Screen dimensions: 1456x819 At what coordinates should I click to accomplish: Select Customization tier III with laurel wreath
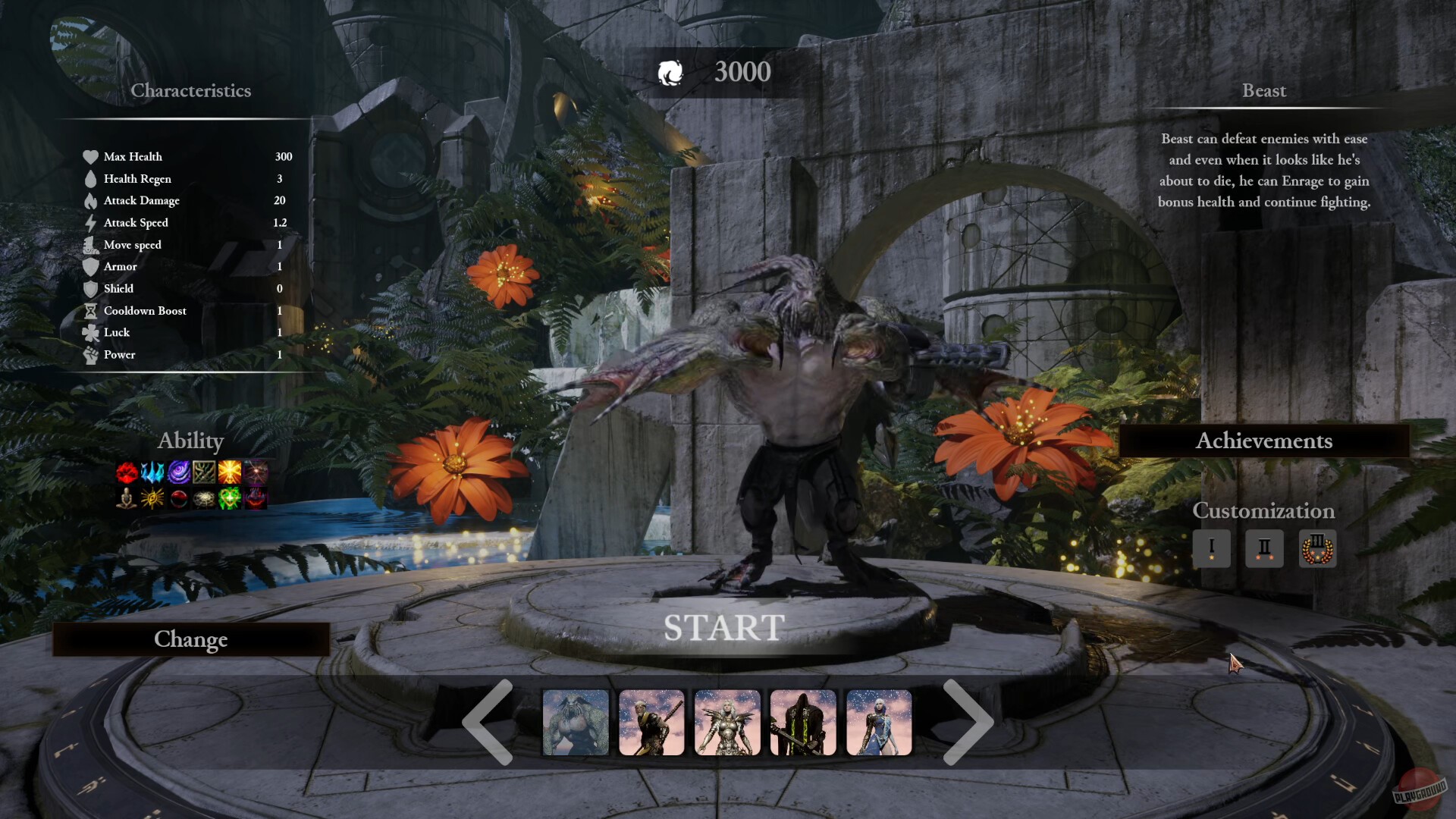coord(1317,548)
